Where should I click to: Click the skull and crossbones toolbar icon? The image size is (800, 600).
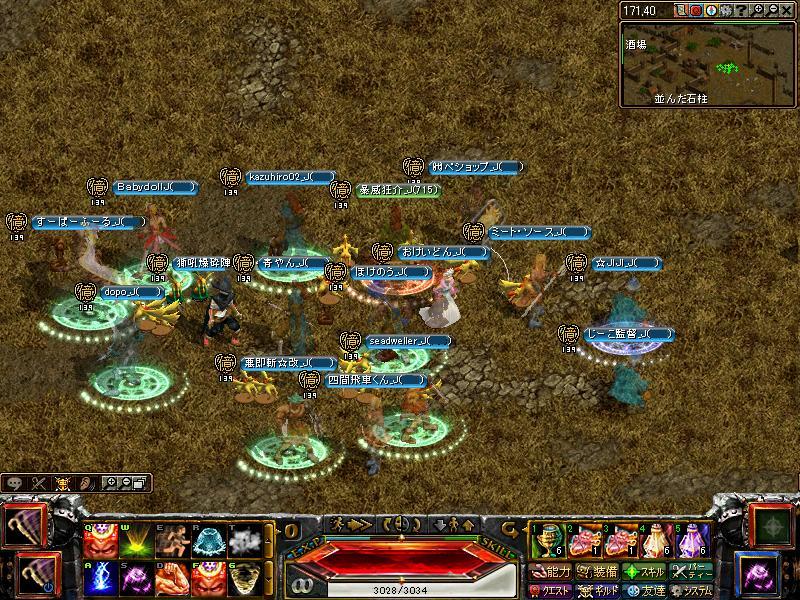62,483
